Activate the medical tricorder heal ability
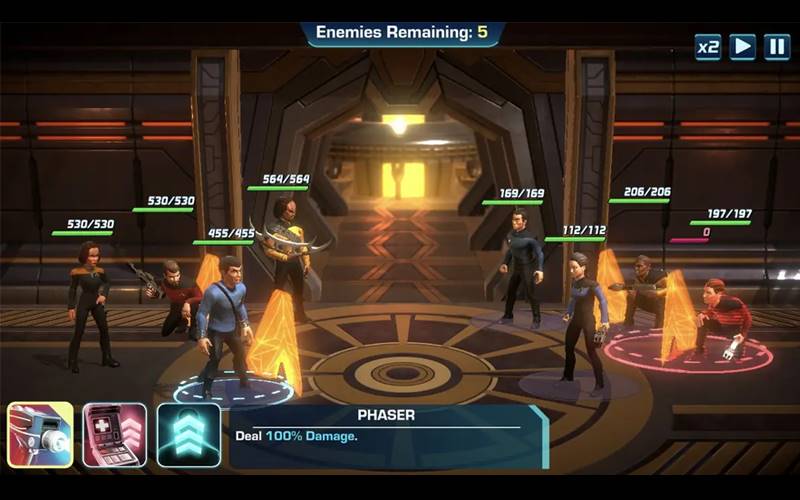The width and height of the screenshot is (800, 500). tap(114, 435)
